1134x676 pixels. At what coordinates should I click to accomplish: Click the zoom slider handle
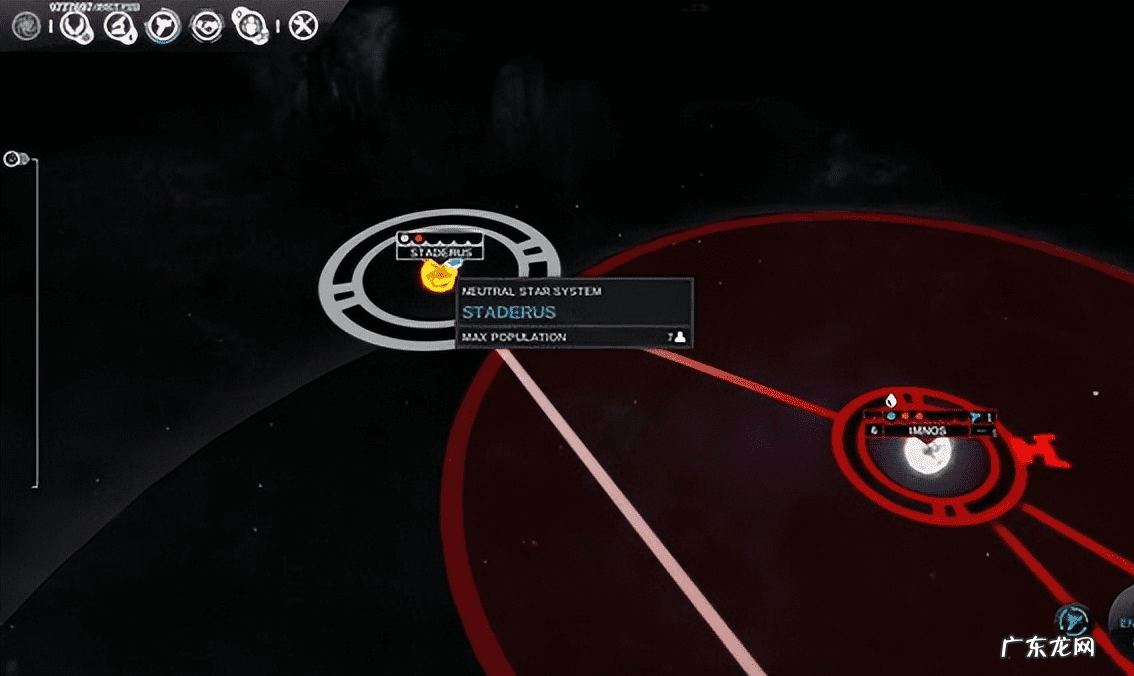(15, 159)
